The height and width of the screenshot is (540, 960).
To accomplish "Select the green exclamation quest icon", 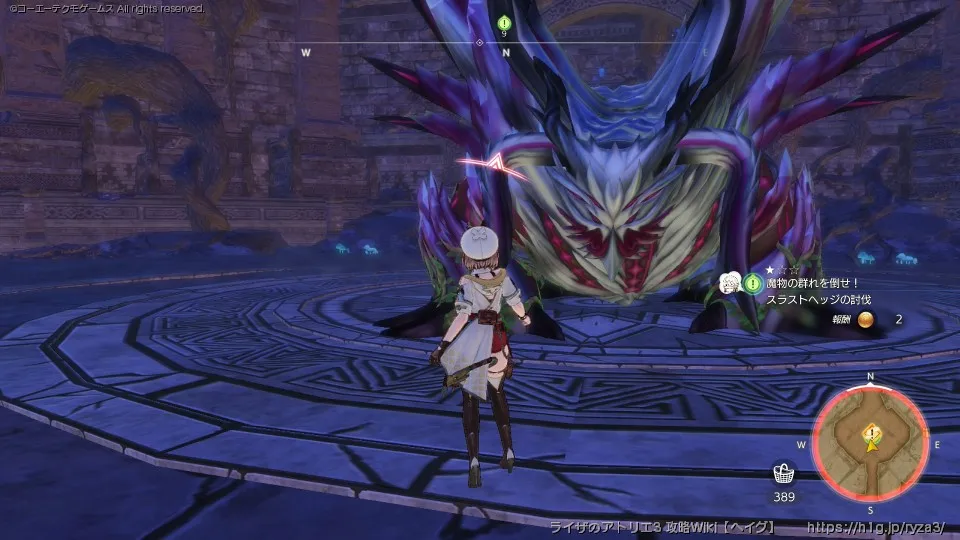I will click(753, 284).
